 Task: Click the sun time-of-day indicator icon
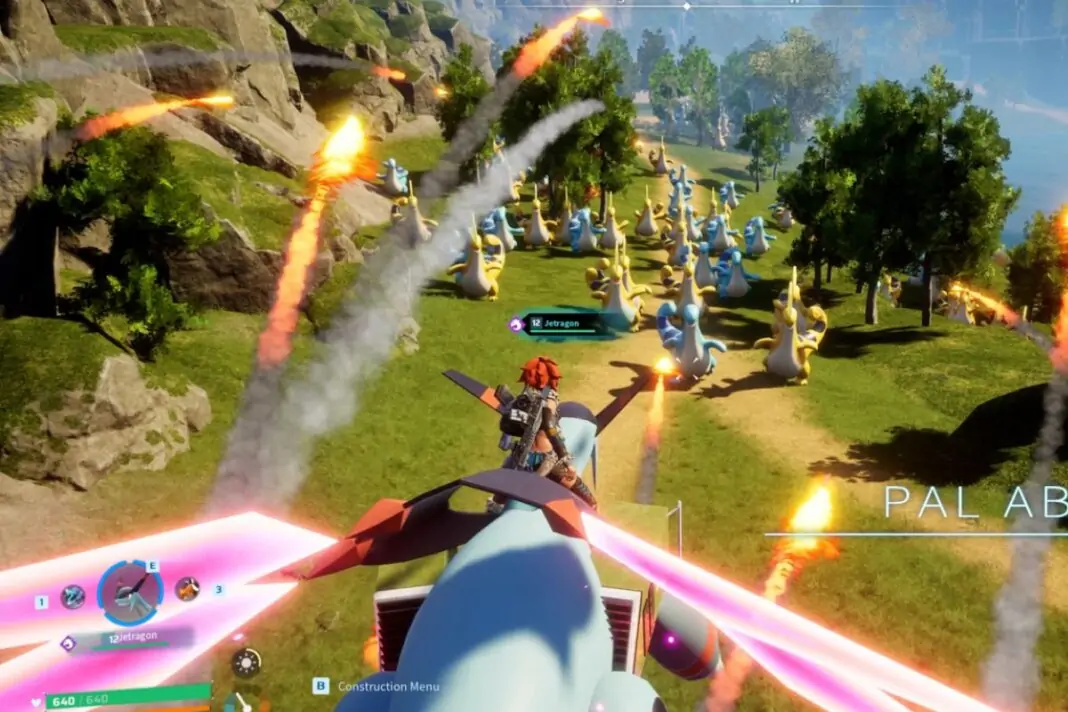point(245,663)
